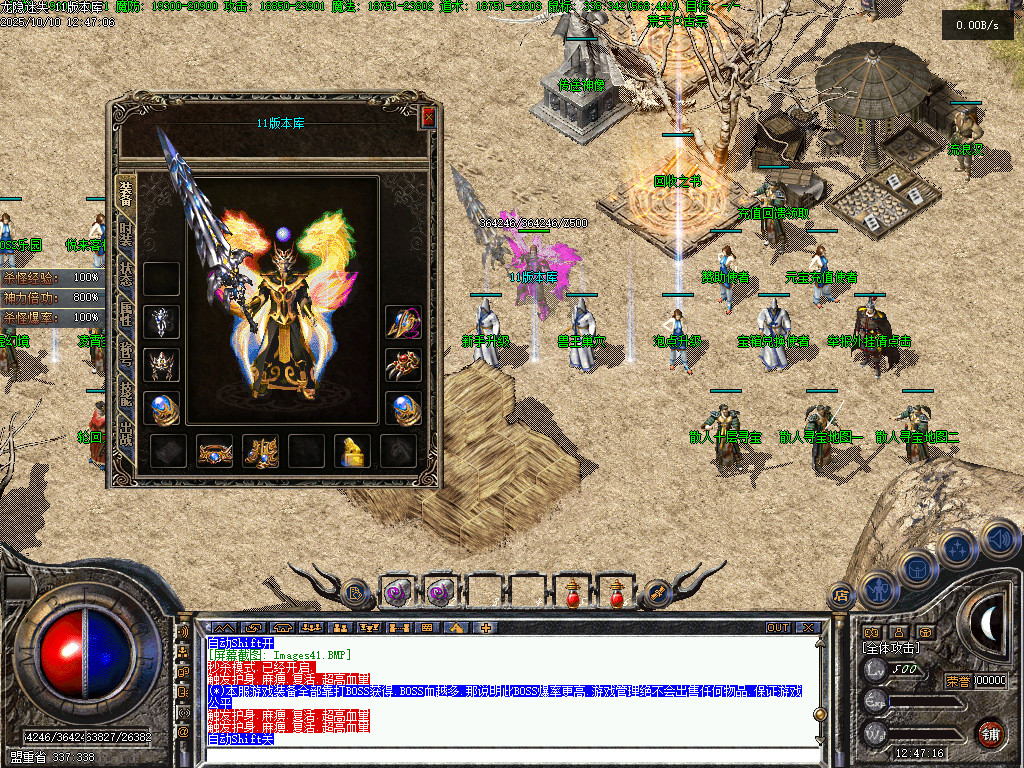Click the OUT button above chat
Screen dimensions: 1024x768
[778, 628]
